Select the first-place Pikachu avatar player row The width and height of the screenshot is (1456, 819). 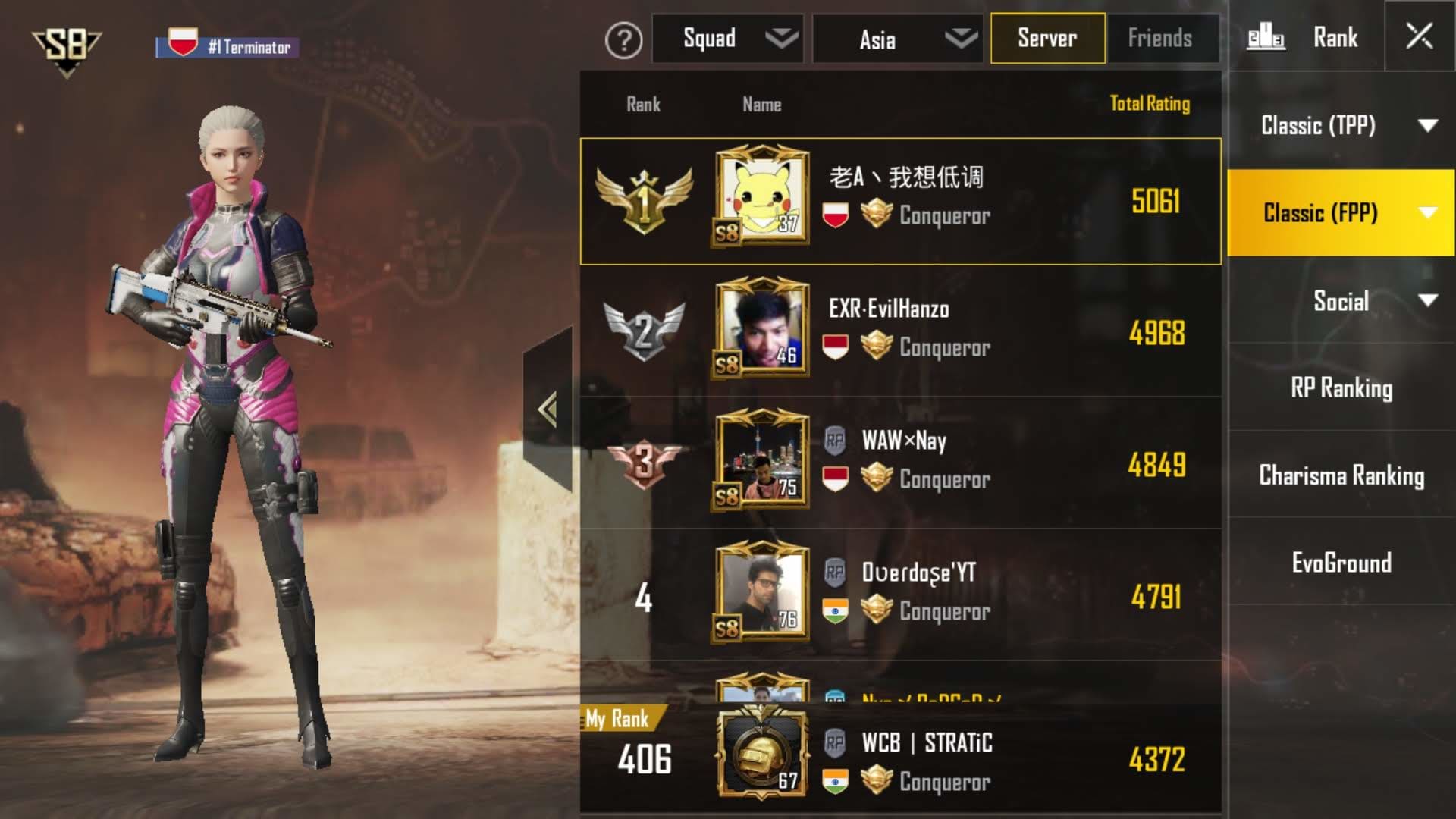900,201
